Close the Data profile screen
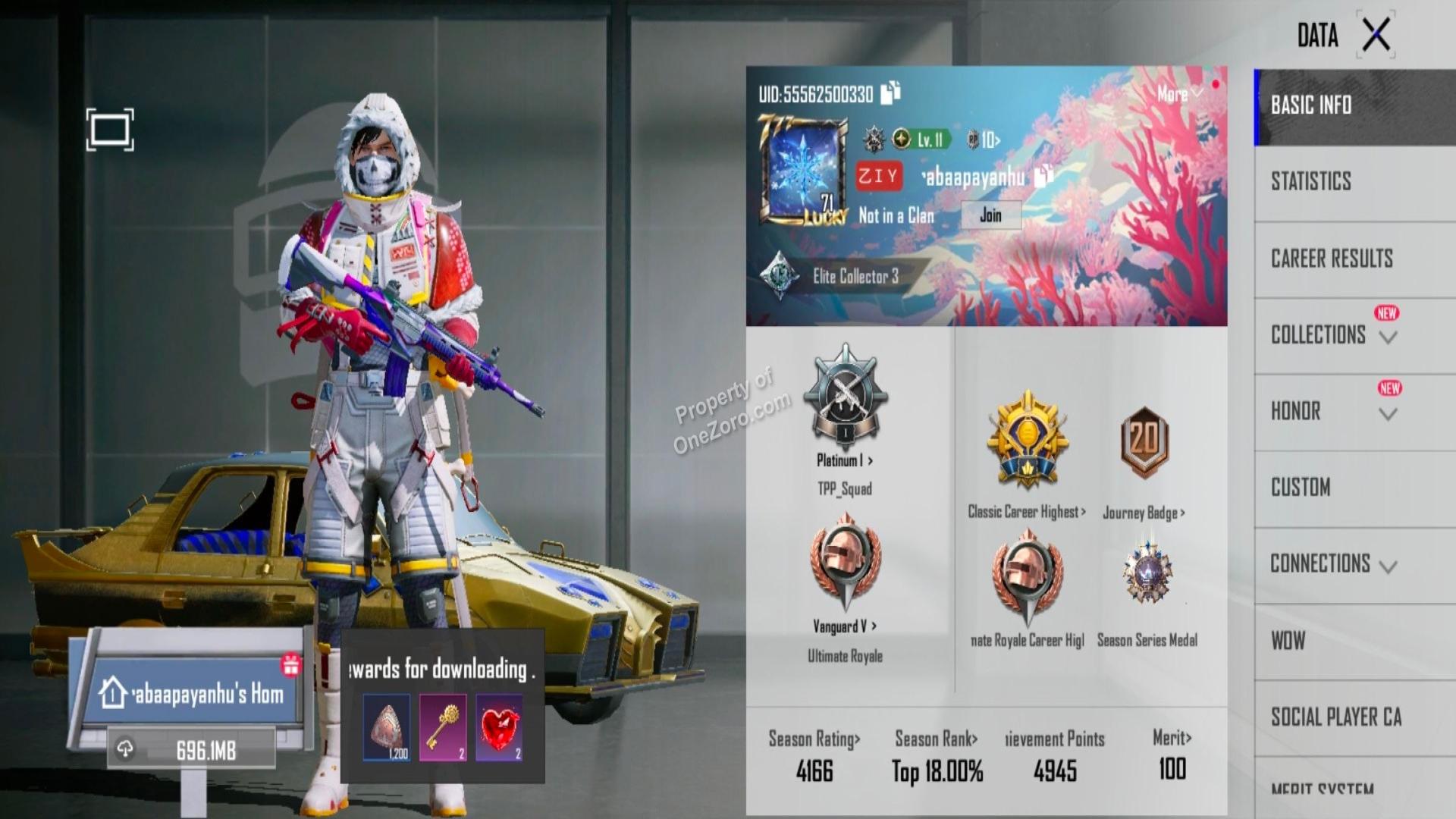The height and width of the screenshot is (819, 1456). click(1376, 35)
